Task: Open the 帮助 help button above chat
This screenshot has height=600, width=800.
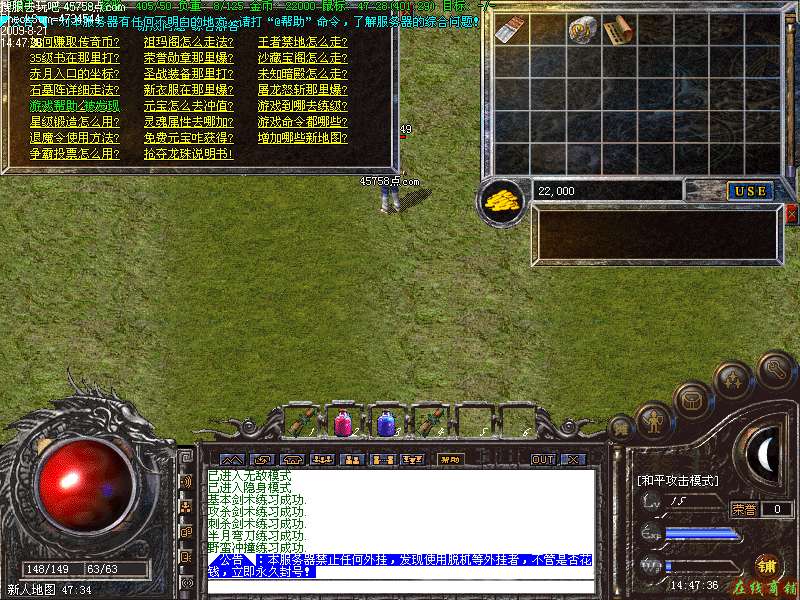Action: point(450,460)
